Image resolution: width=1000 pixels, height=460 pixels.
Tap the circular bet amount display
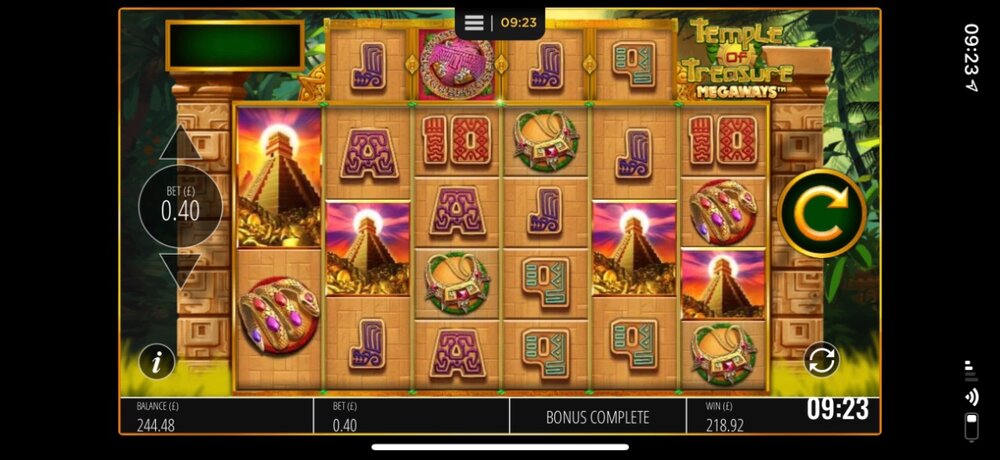[181, 209]
